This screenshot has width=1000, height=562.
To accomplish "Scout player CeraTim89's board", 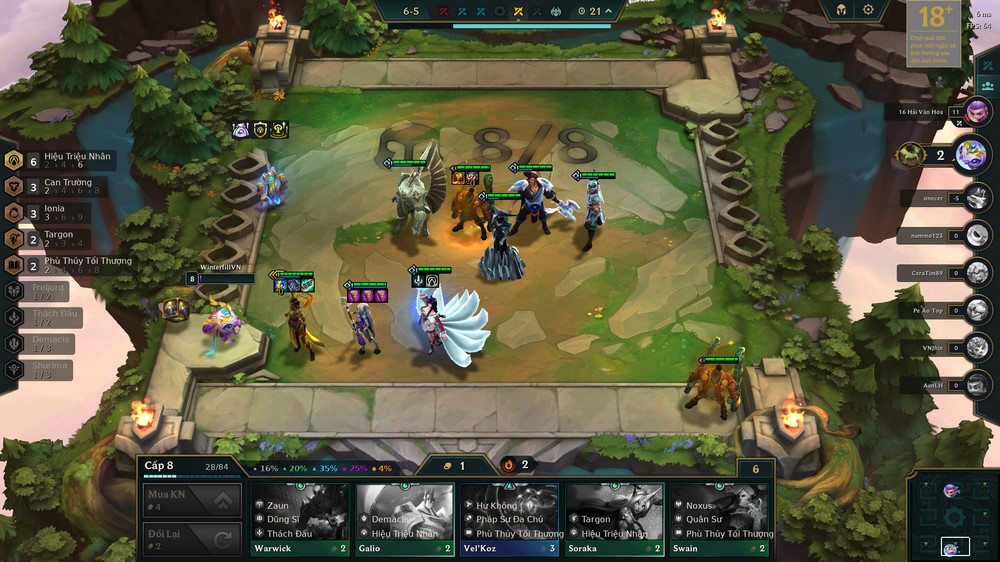I will click(977, 273).
